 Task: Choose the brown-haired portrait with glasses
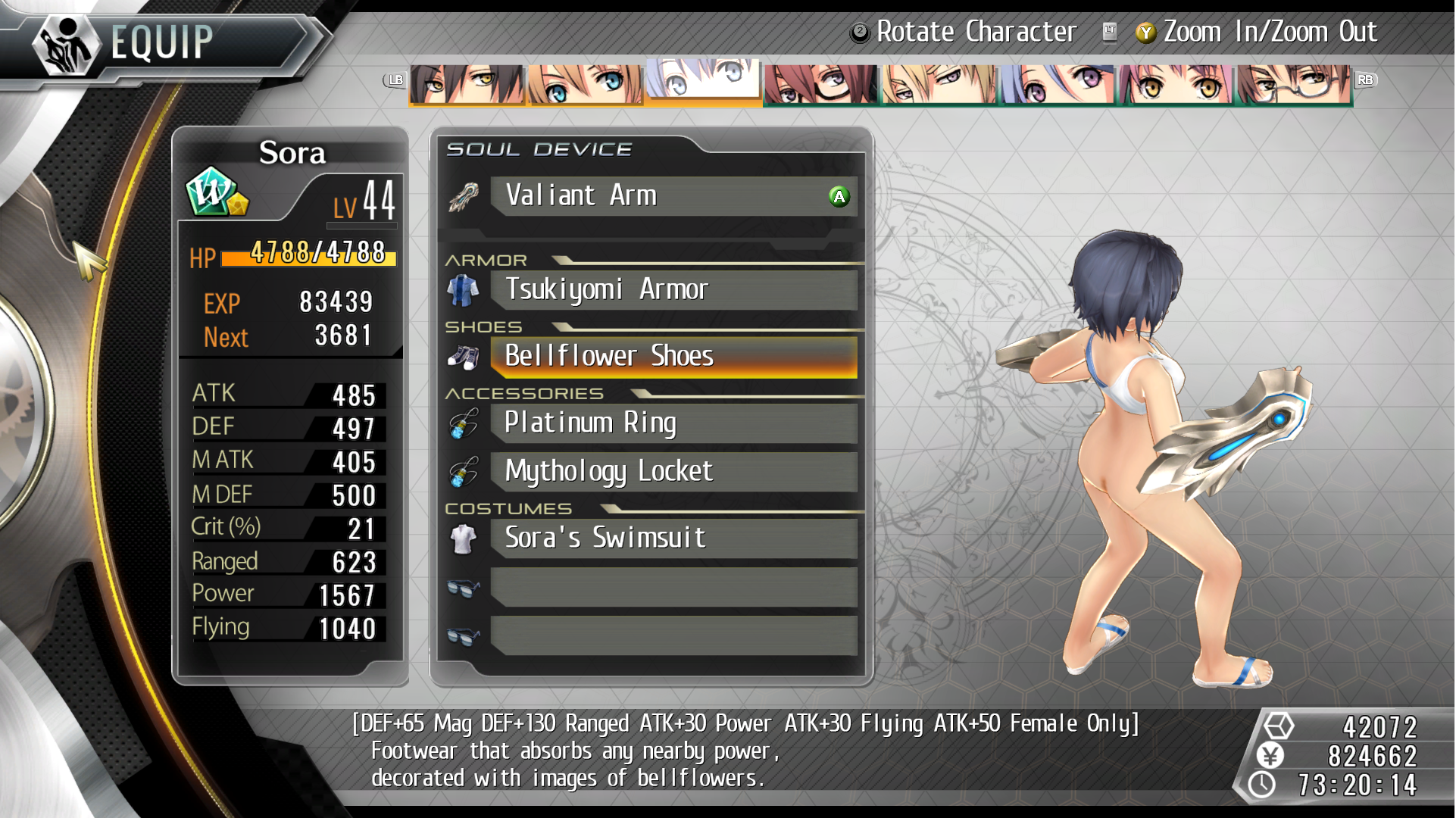coord(1293,84)
